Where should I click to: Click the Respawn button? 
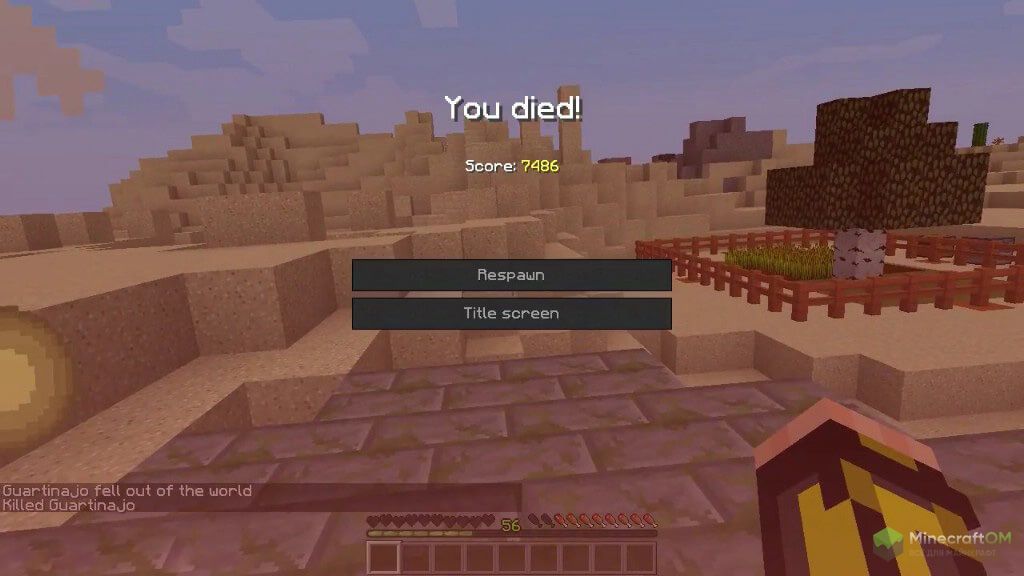point(511,275)
